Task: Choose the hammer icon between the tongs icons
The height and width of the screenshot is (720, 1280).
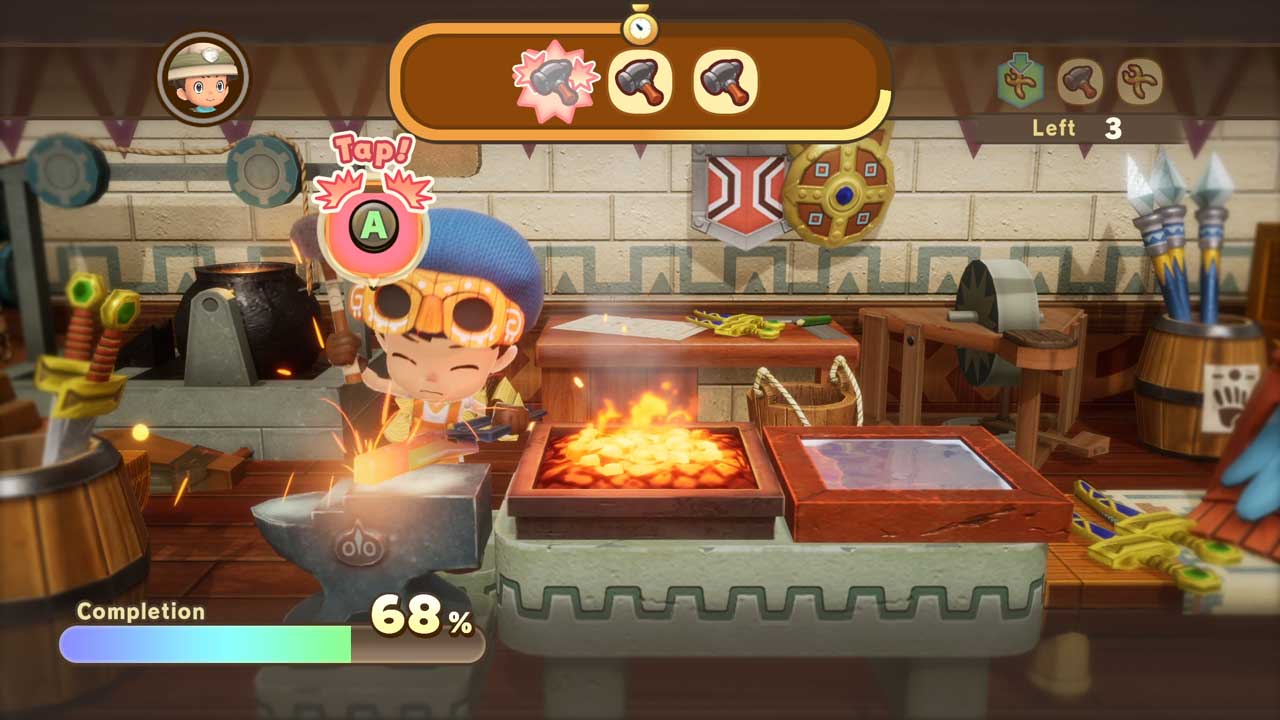Action: 1080,81
